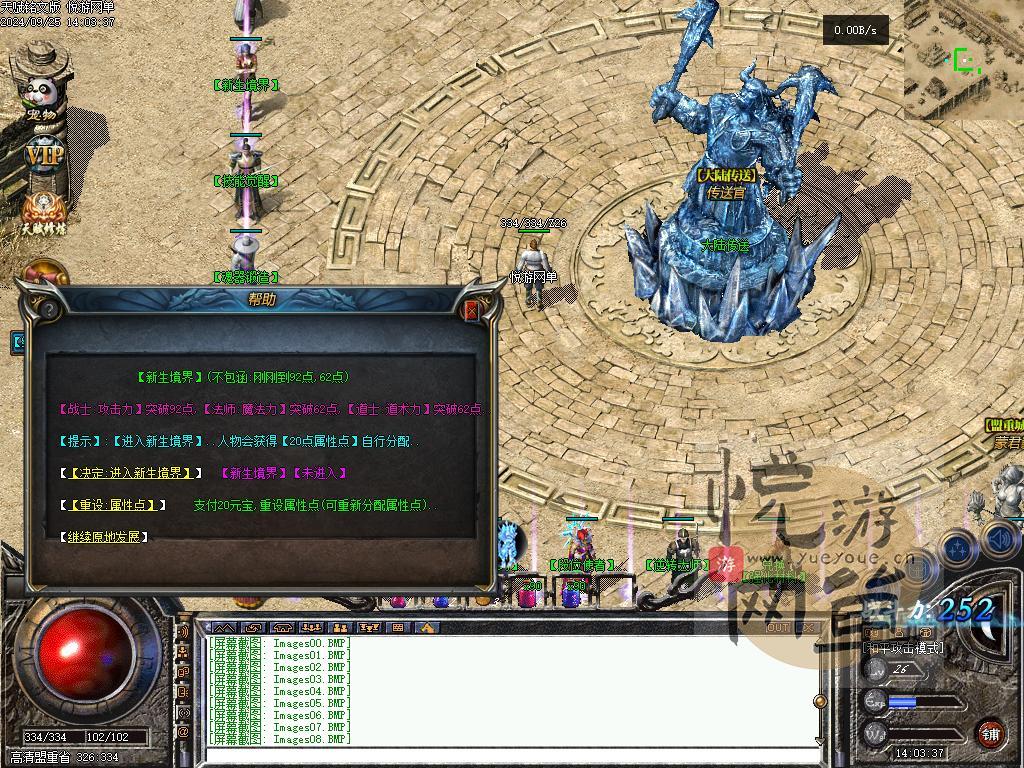Use the blue potion hotbar slot

[571, 597]
